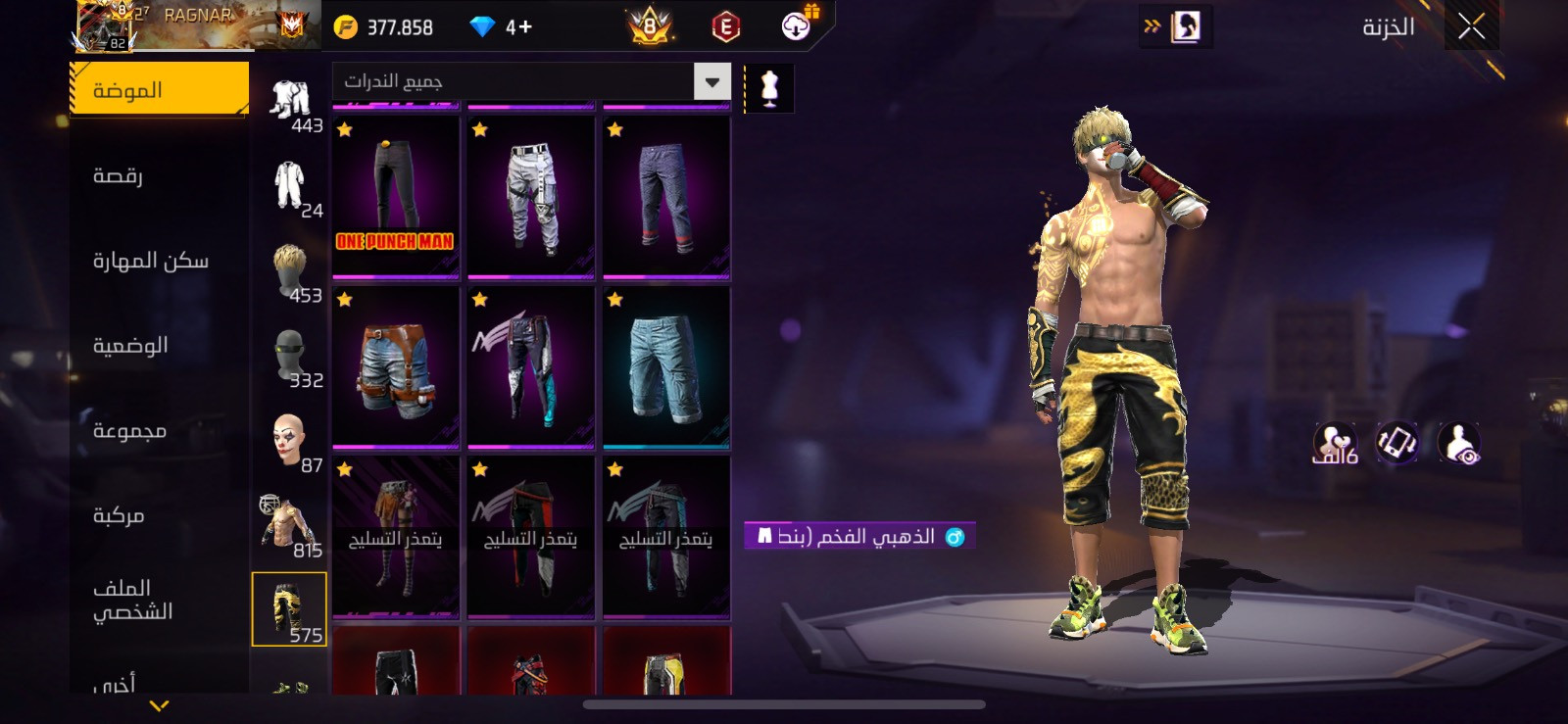
Task: Open the player profile avatar RAGNAR
Action: (105, 25)
